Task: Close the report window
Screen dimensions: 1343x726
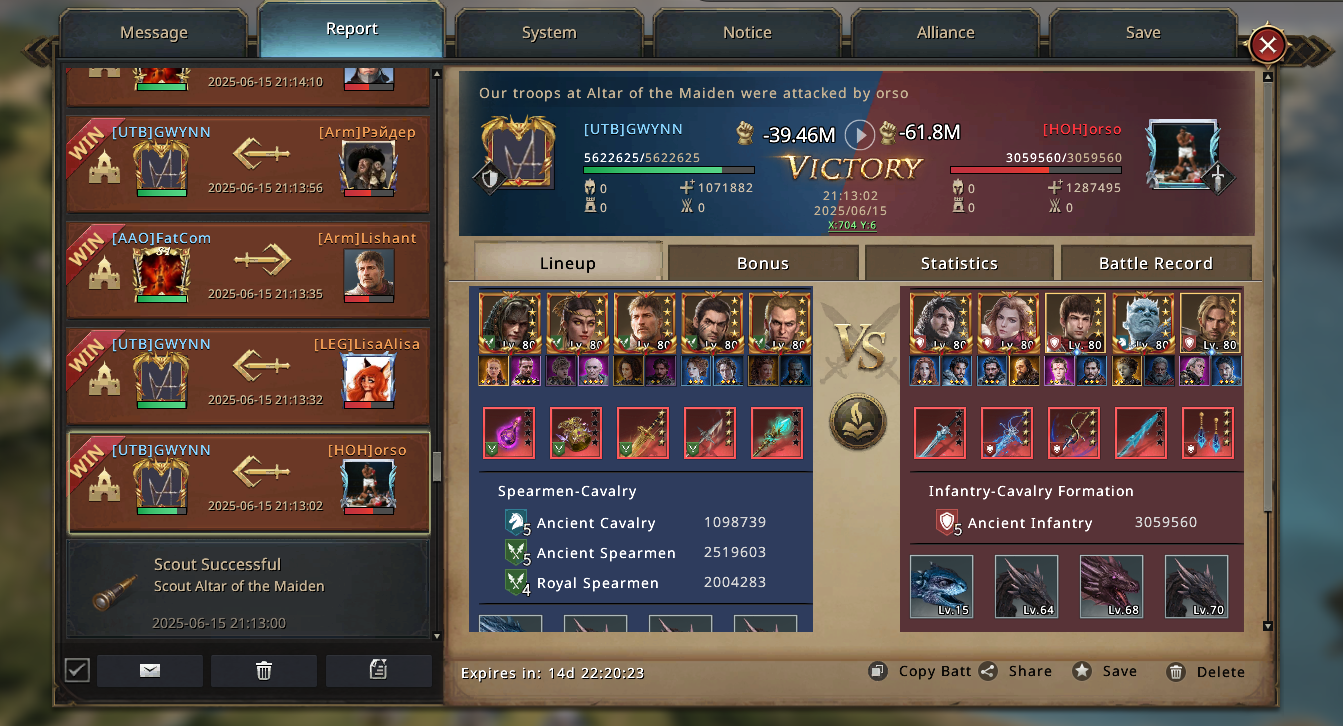Action: point(1267,45)
